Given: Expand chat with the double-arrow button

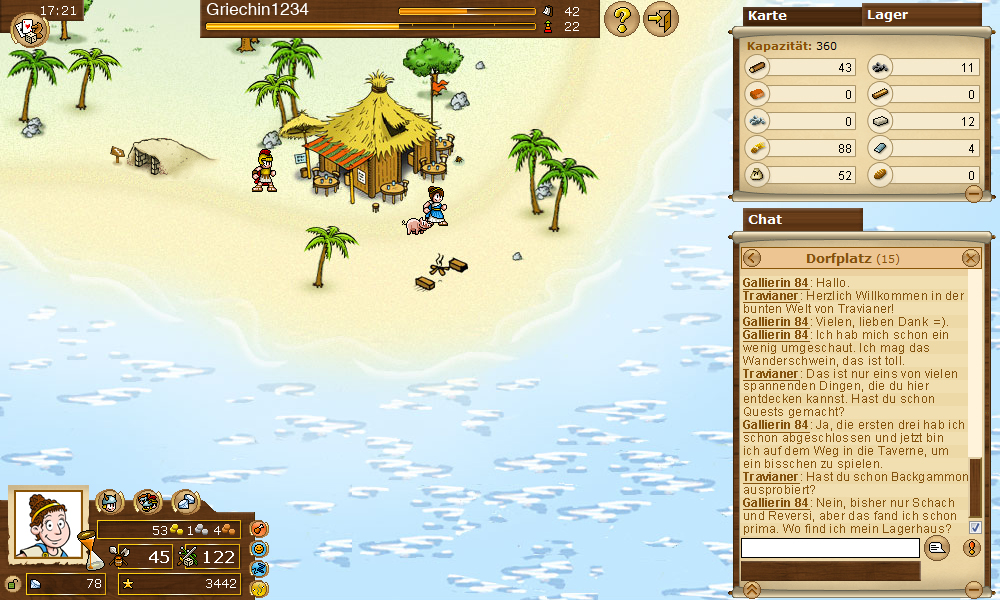Looking at the screenshot, I should pos(752,588).
